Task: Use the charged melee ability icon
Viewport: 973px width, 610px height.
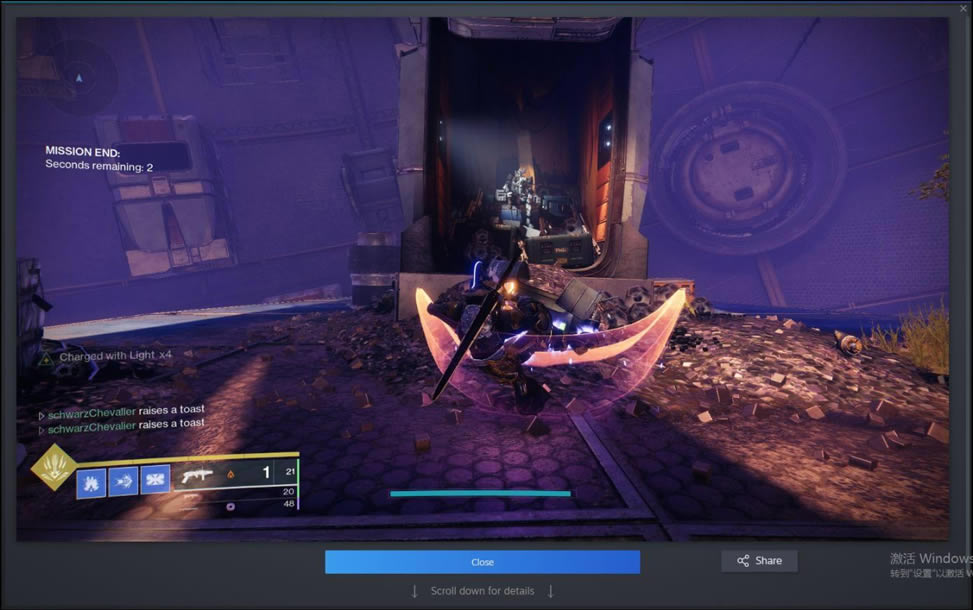Action: point(123,481)
